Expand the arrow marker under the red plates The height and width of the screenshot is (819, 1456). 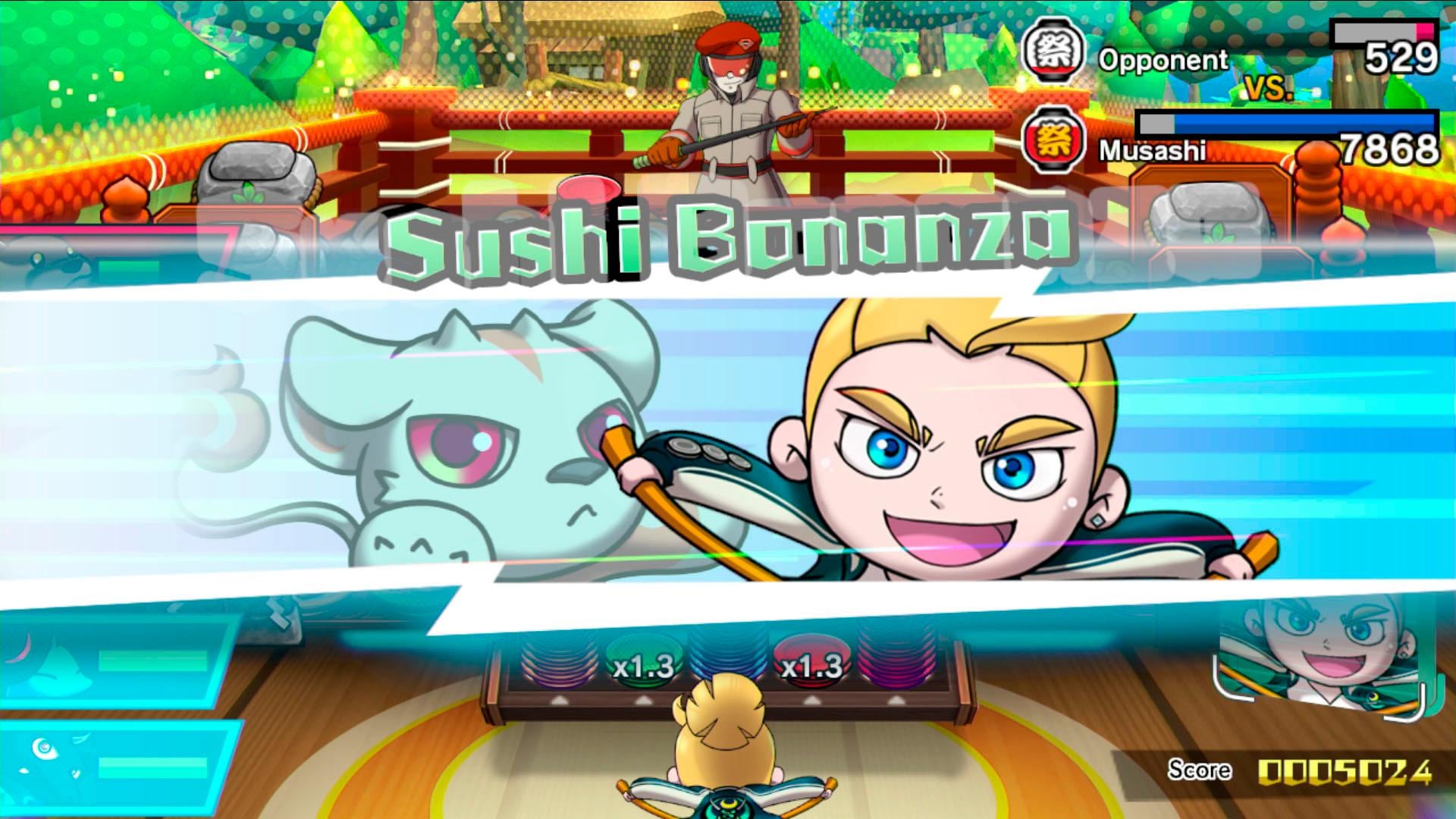812,701
